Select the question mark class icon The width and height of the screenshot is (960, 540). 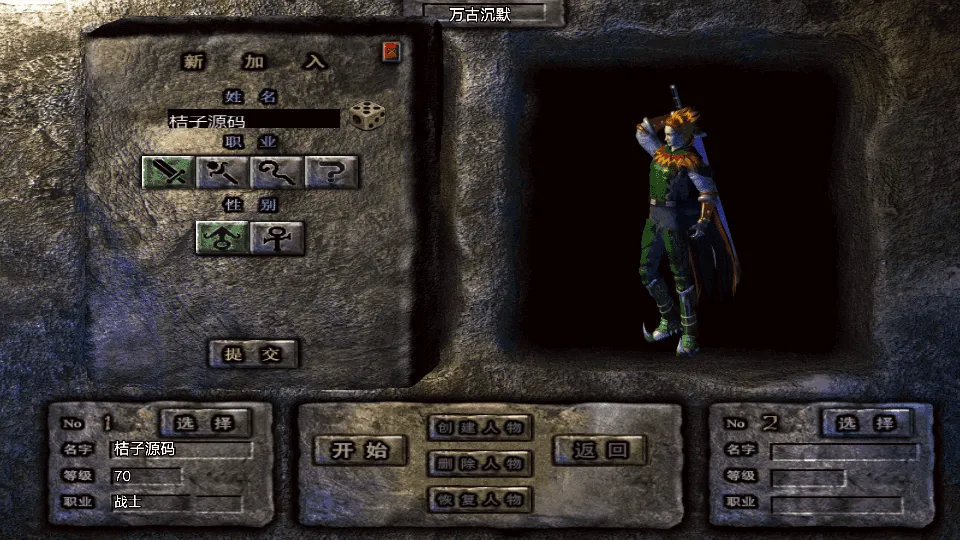pos(332,173)
